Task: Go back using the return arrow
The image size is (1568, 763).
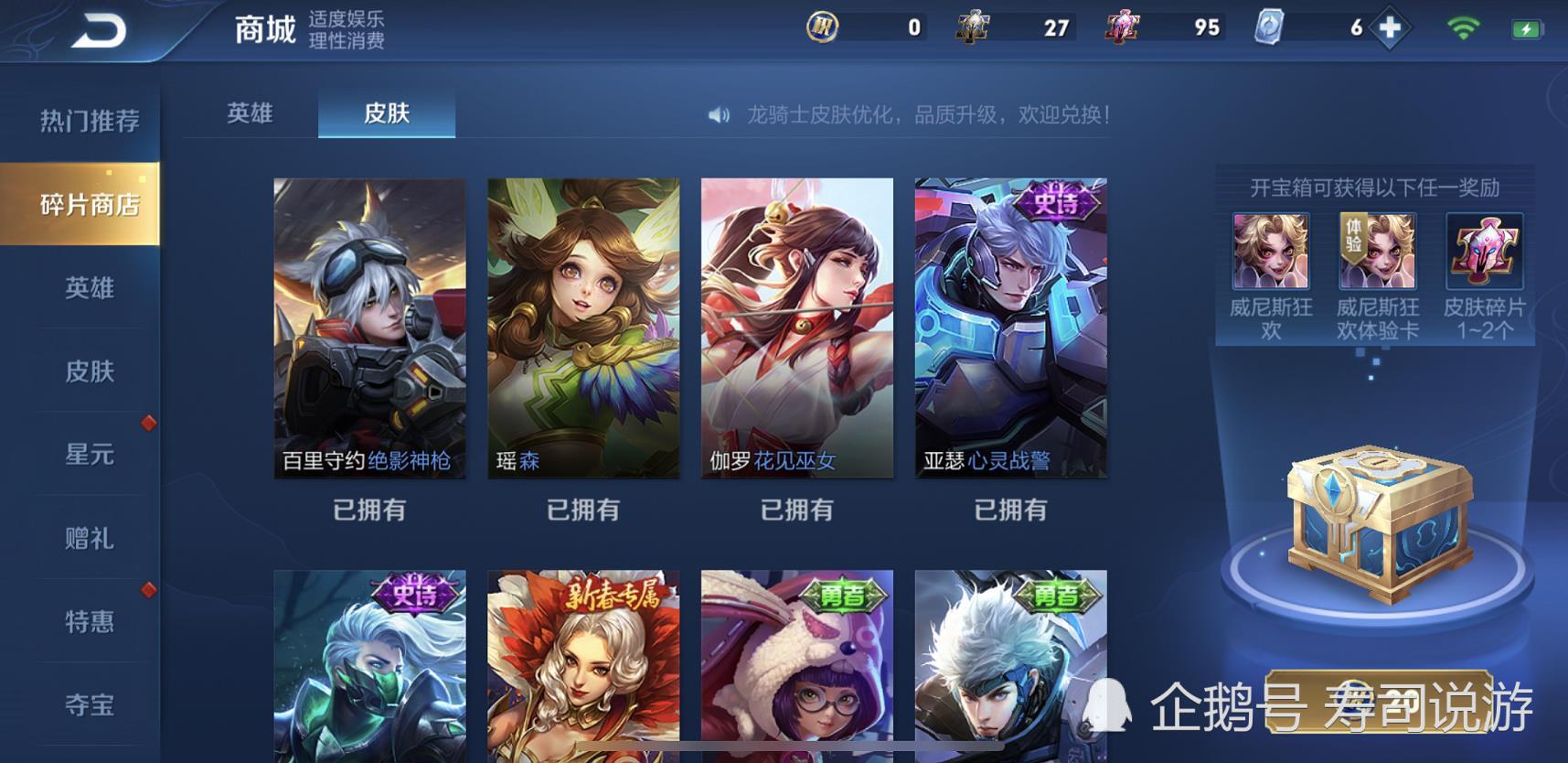Action: point(99,31)
